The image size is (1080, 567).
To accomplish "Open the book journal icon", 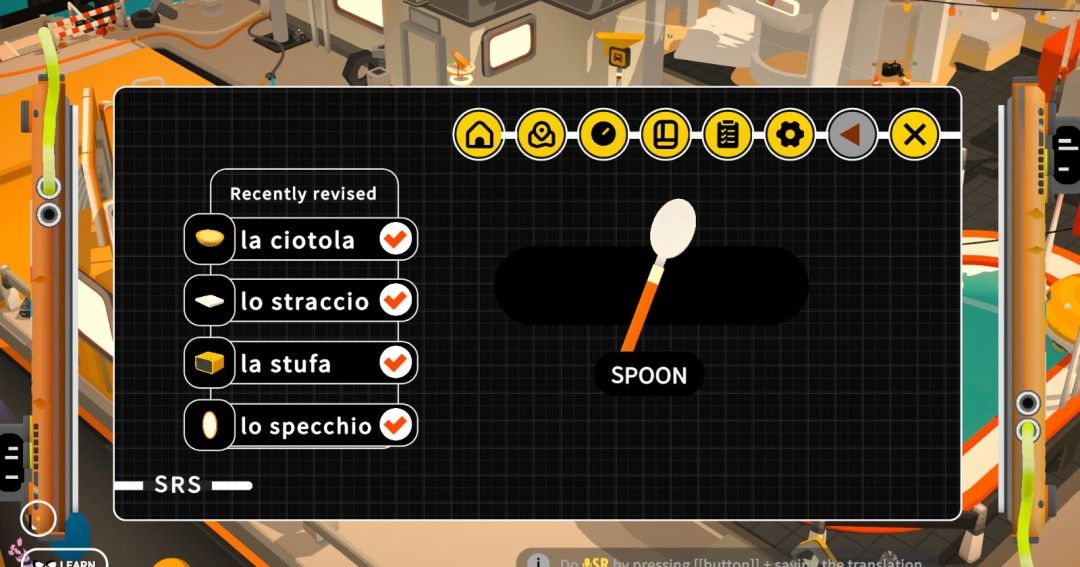I will (665, 134).
